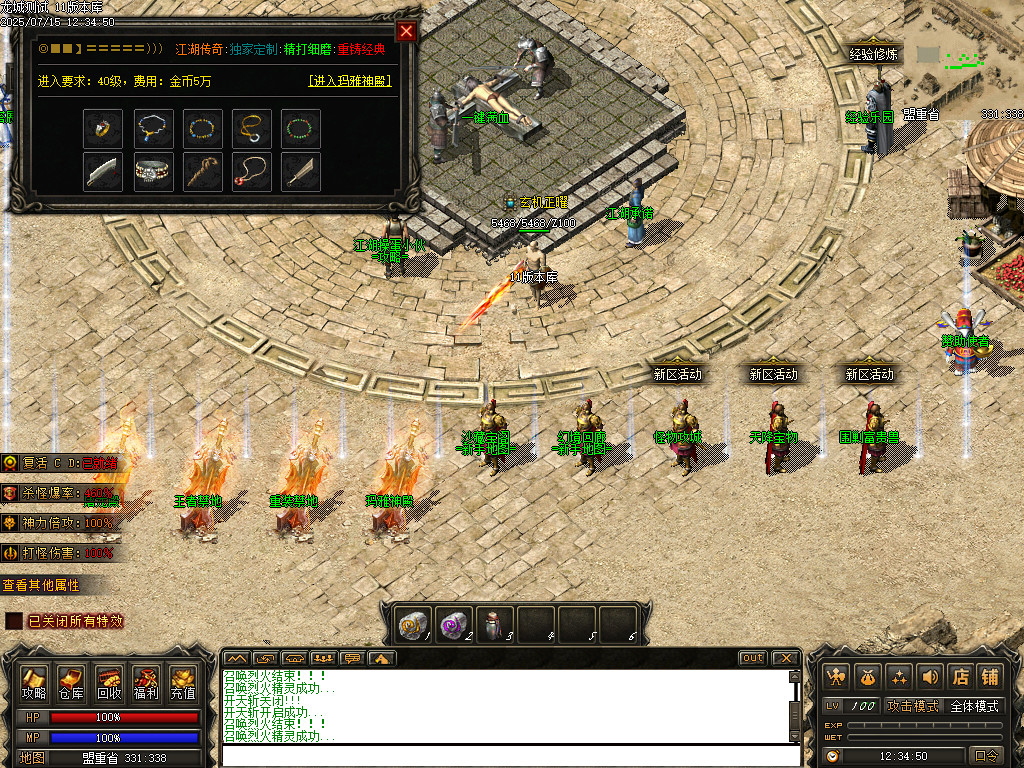
Task: Select the skull belt item slot
Action: point(153,171)
